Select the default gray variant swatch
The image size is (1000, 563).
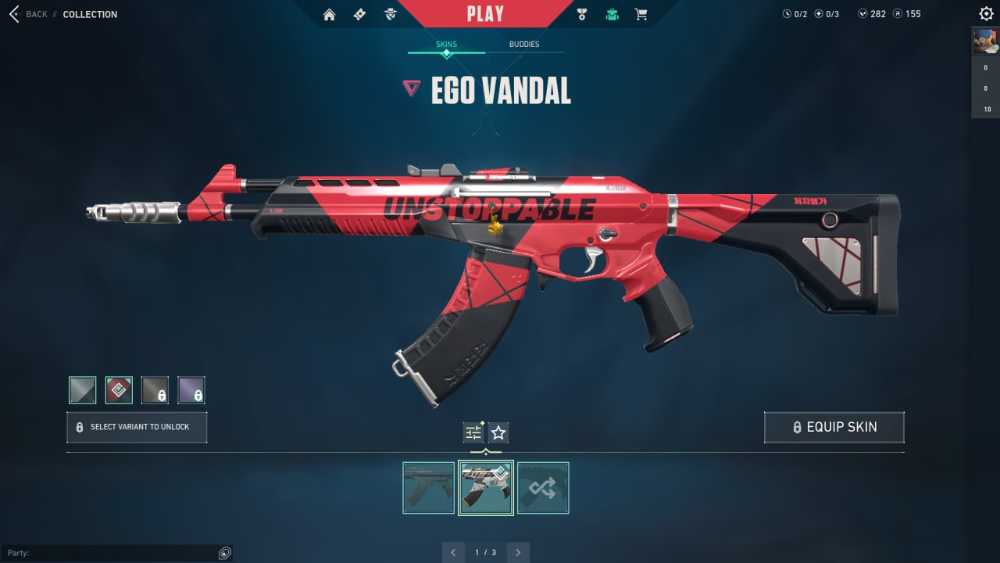tap(83, 390)
